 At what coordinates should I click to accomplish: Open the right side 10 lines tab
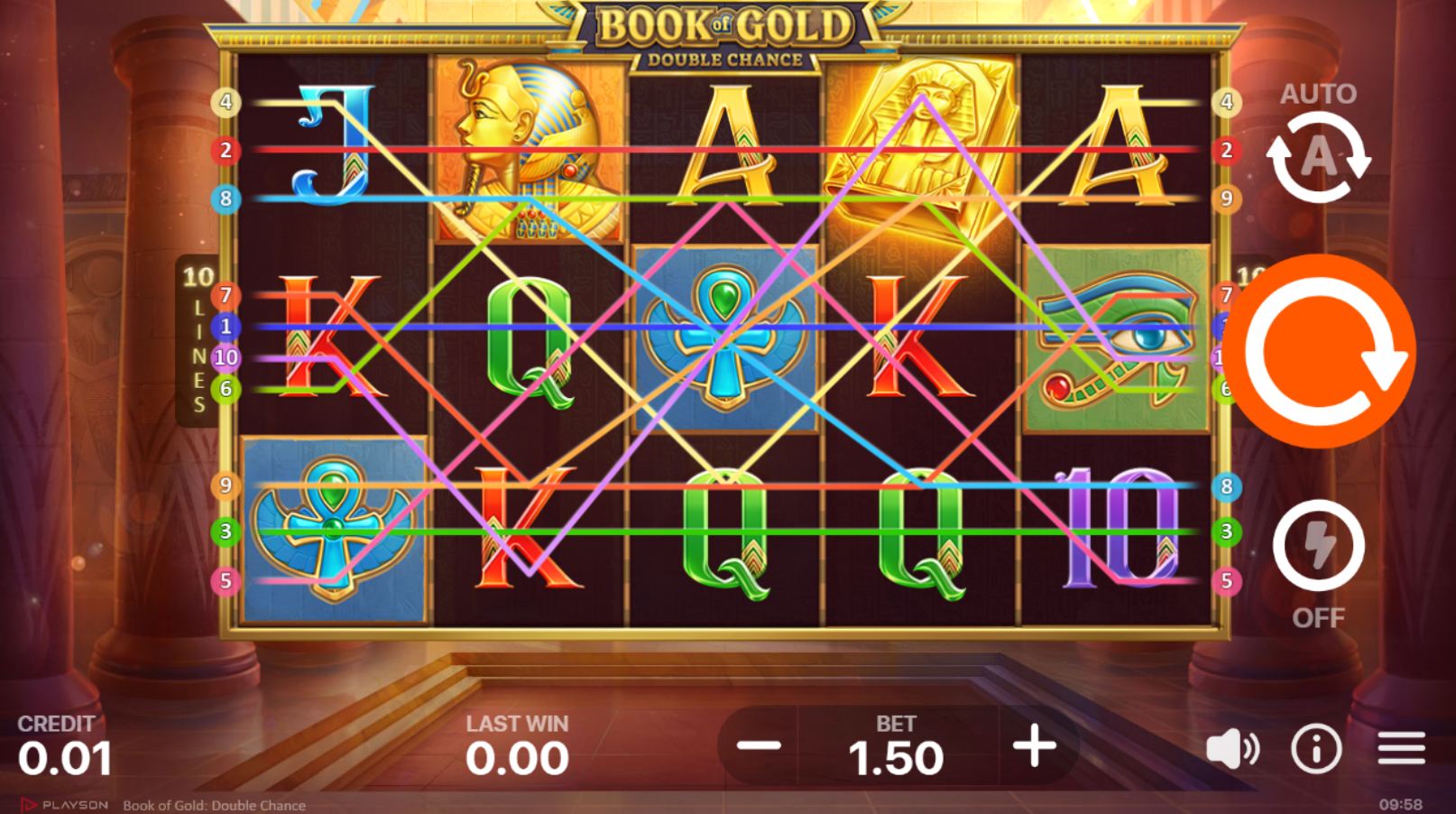coord(1250,271)
